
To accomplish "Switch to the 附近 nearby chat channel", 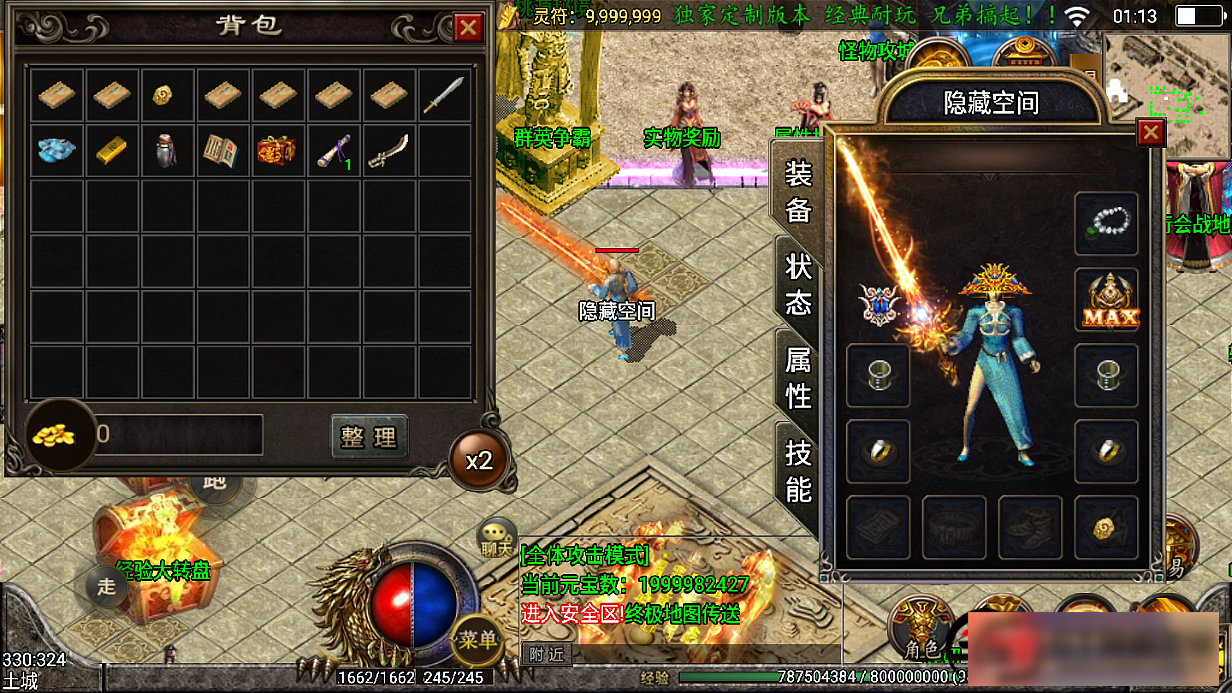I will coord(546,654).
